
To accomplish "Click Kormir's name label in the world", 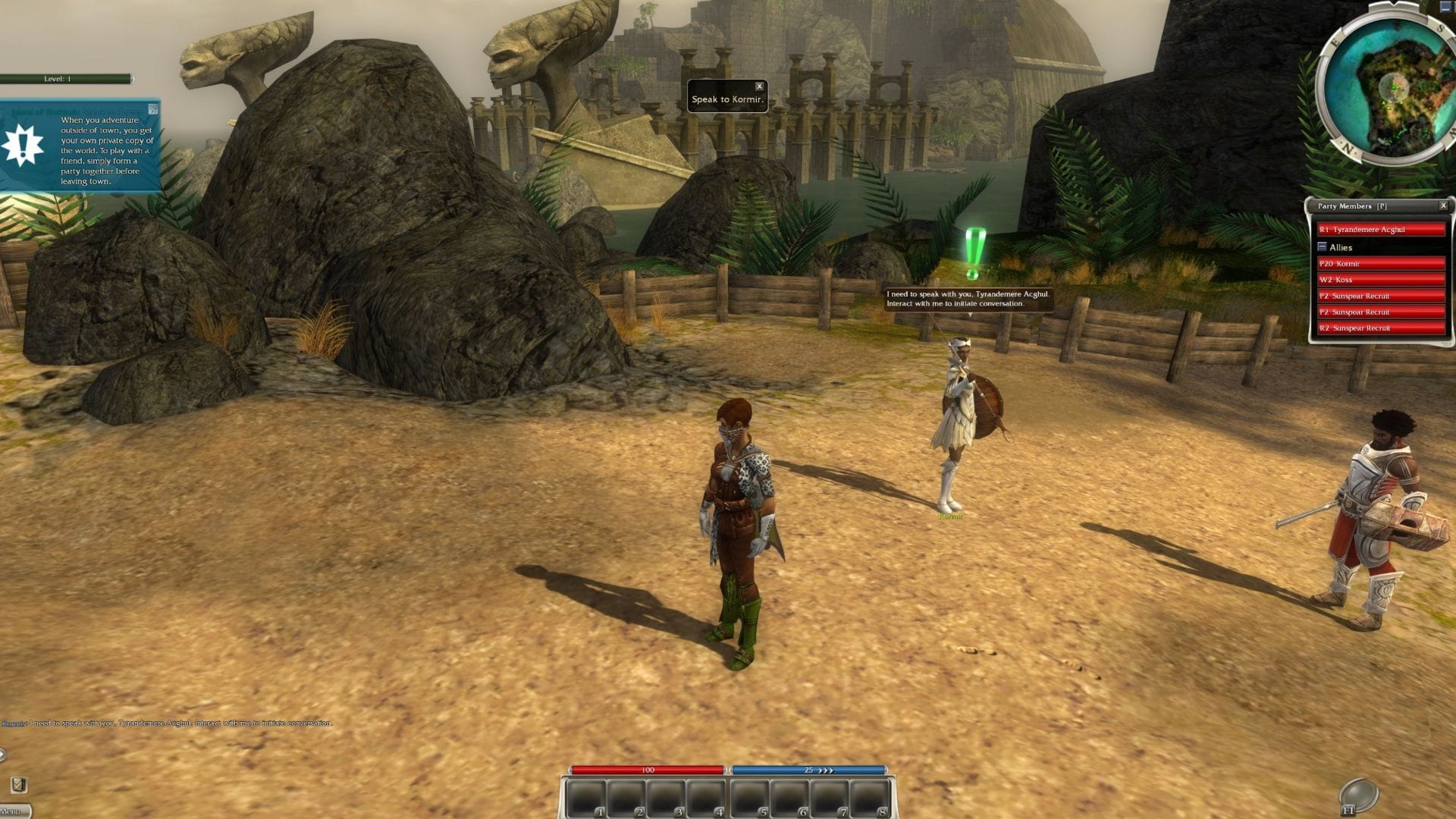I will click(949, 516).
